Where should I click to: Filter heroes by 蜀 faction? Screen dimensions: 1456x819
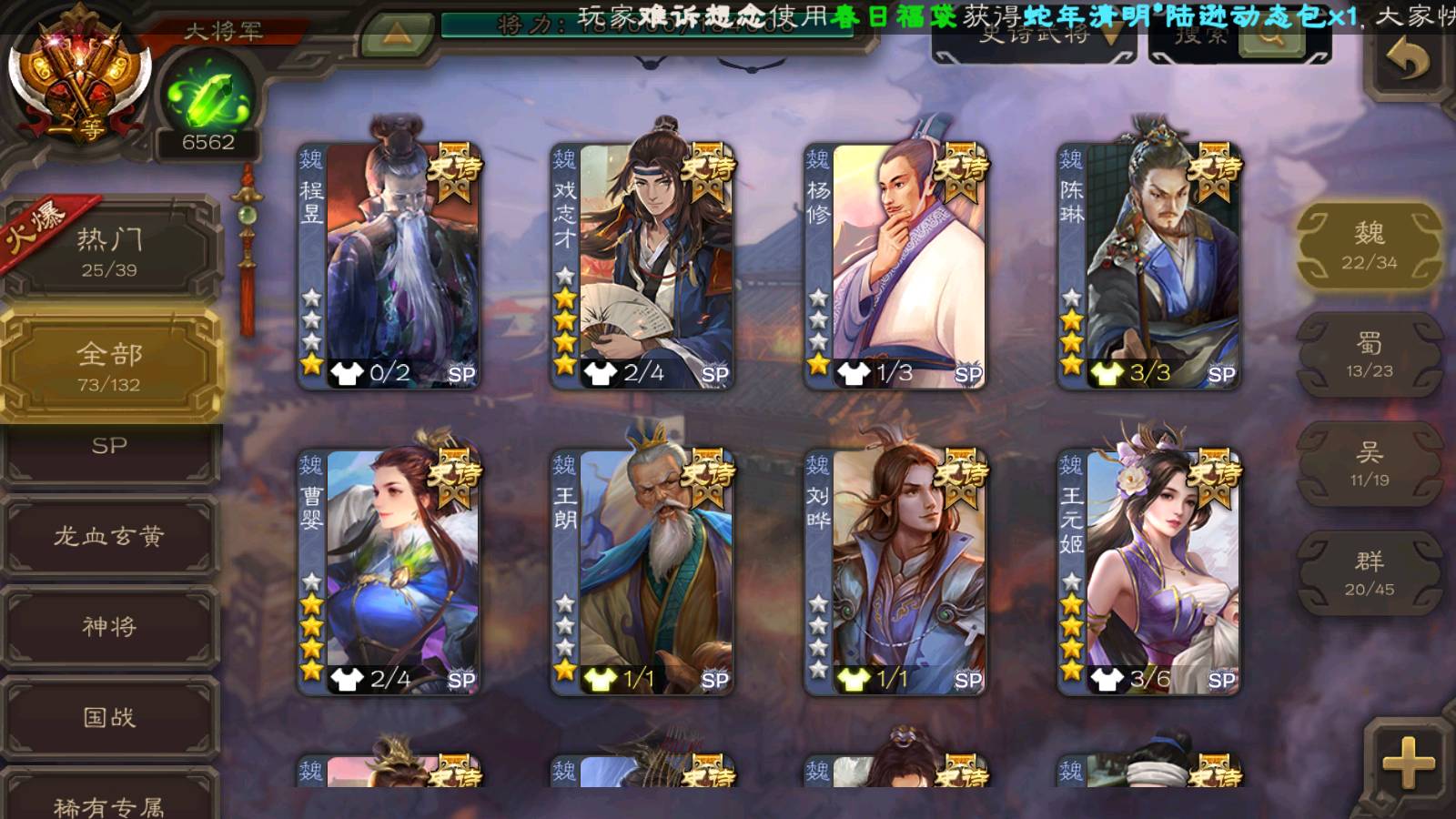pyautogui.click(x=1369, y=354)
